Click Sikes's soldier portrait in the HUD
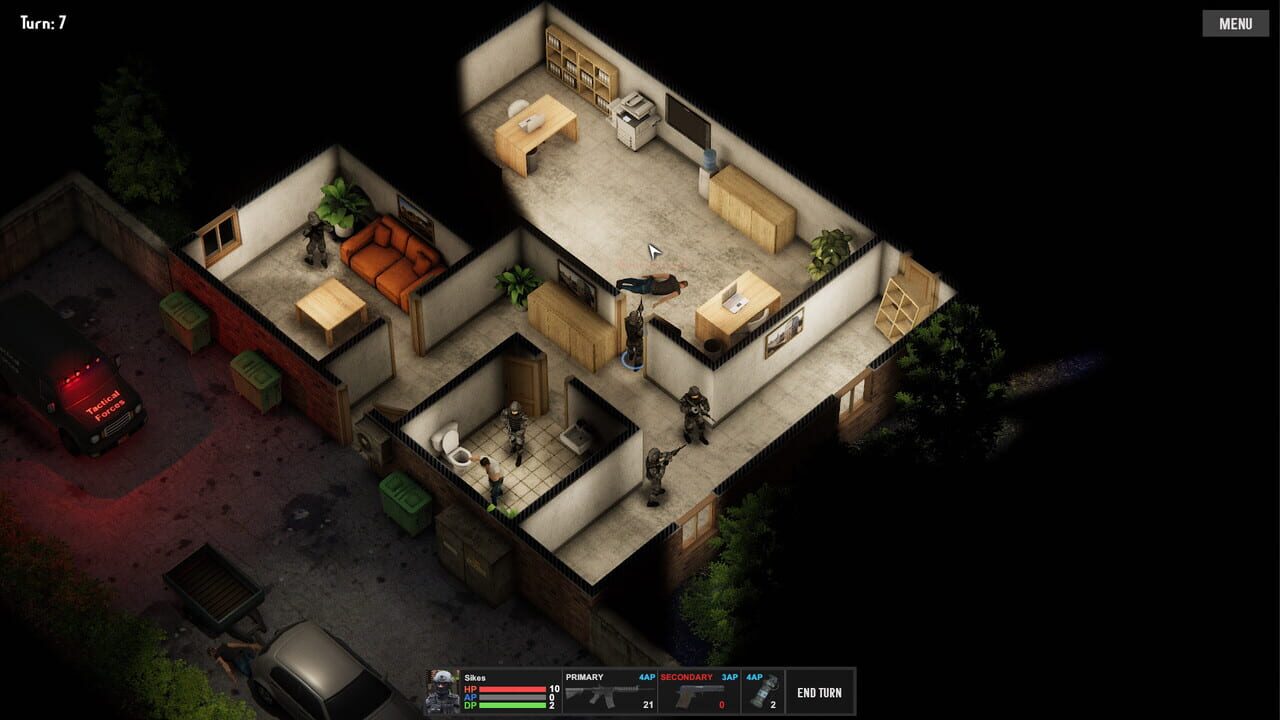Viewport: 1280px width, 720px height. (x=443, y=690)
